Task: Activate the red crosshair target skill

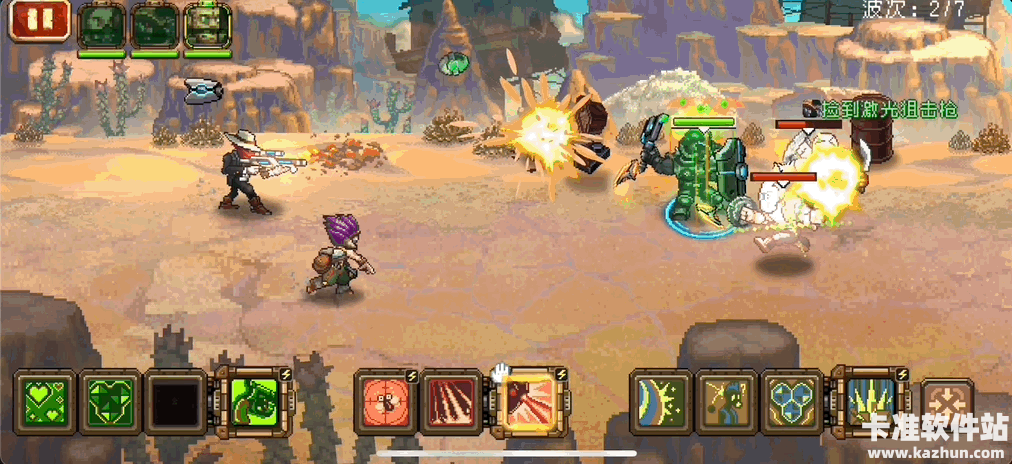Action: point(386,403)
